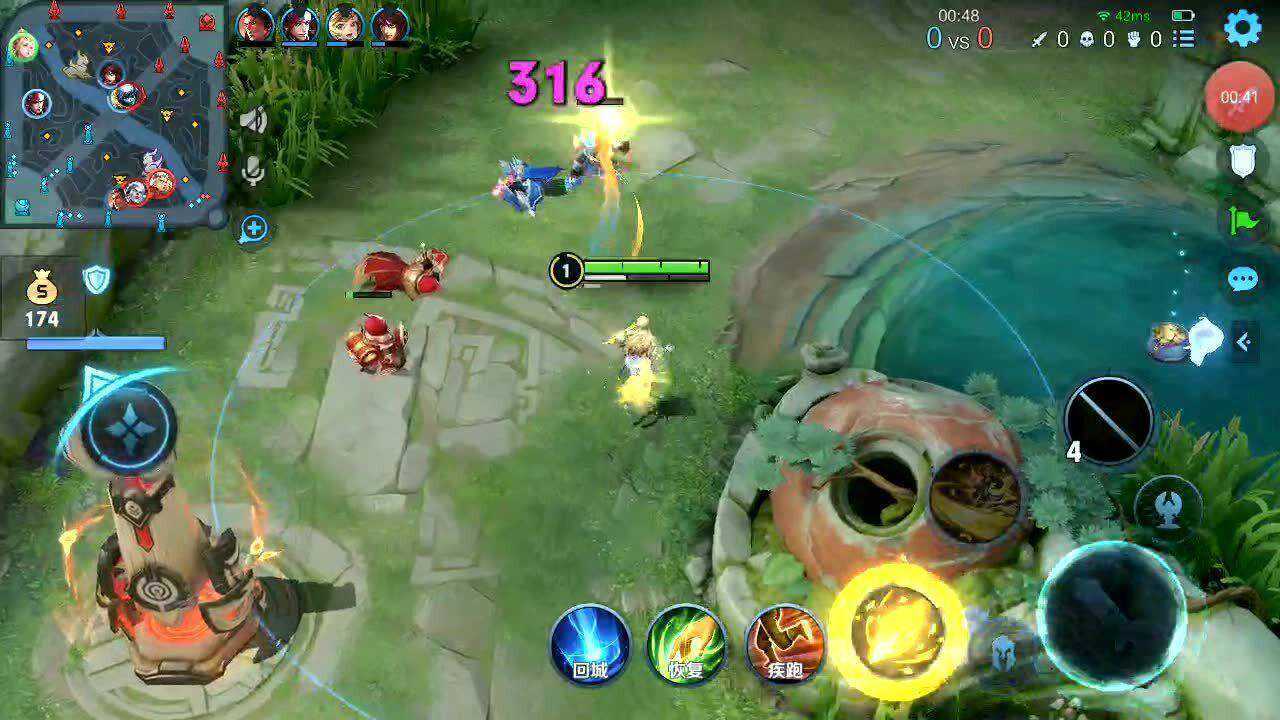Open the chat bubble quick messages
Screen dimensions: 1280x720
[1243, 279]
